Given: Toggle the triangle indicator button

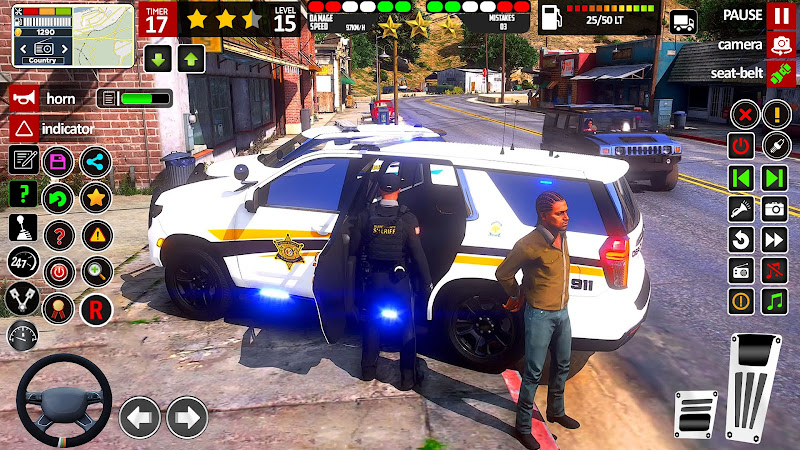Looking at the screenshot, I should tap(24, 128).
